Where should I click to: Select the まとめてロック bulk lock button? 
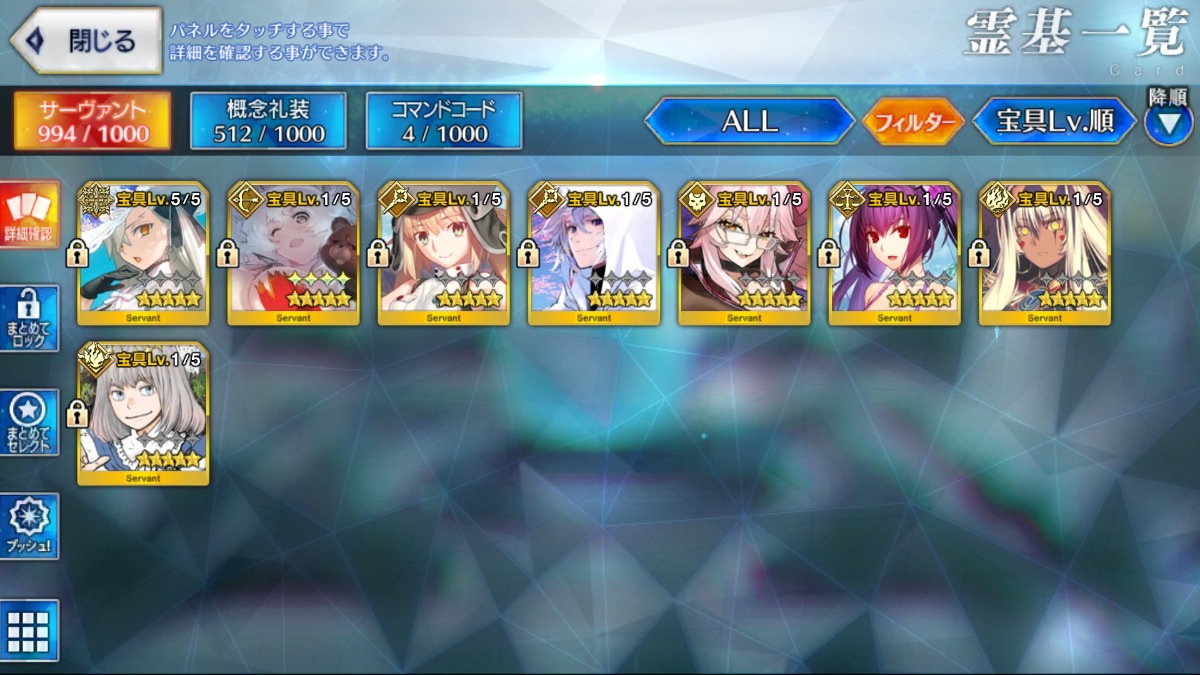tap(29, 318)
